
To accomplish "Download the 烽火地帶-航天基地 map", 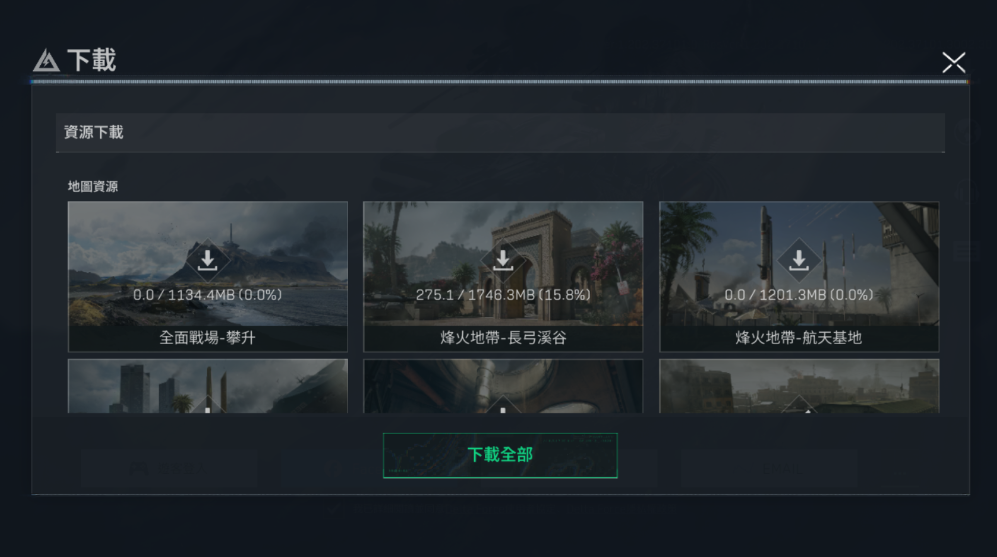I will [799, 261].
